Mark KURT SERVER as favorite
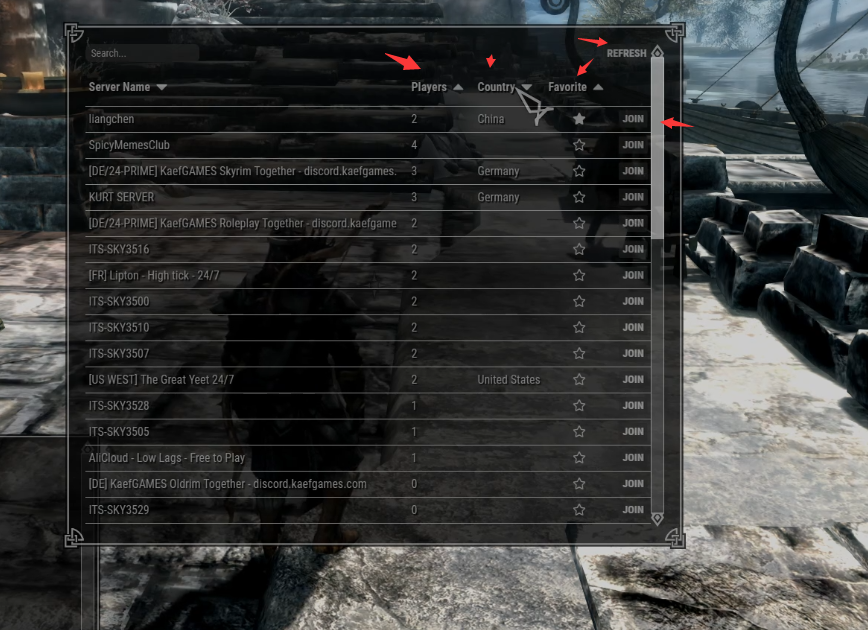The height and width of the screenshot is (630, 868). pyautogui.click(x=579, y=197)
